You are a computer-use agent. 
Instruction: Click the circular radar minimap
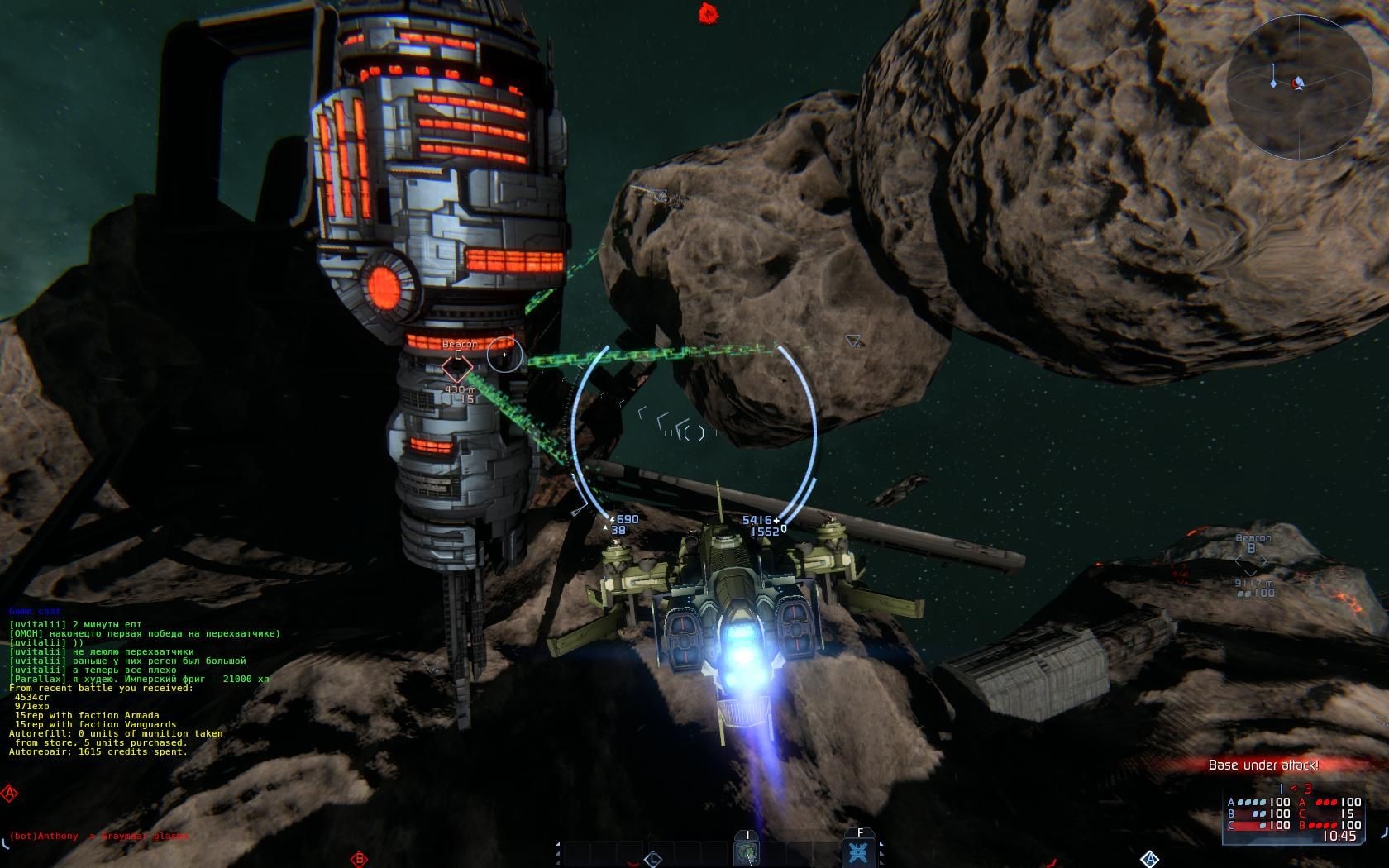tap(1289, 84)
